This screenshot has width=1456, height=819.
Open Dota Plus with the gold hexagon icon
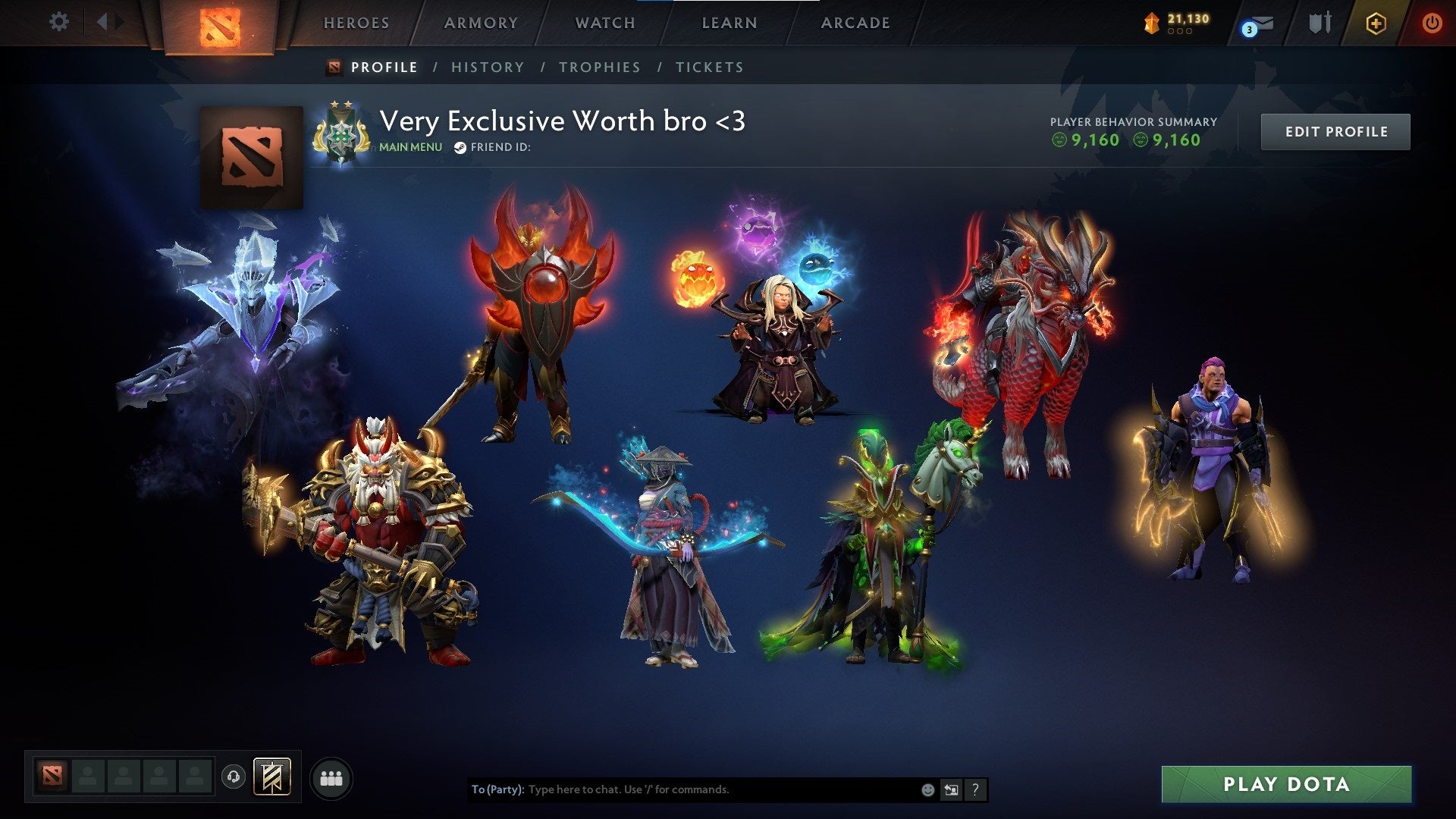click(1376, 23)
